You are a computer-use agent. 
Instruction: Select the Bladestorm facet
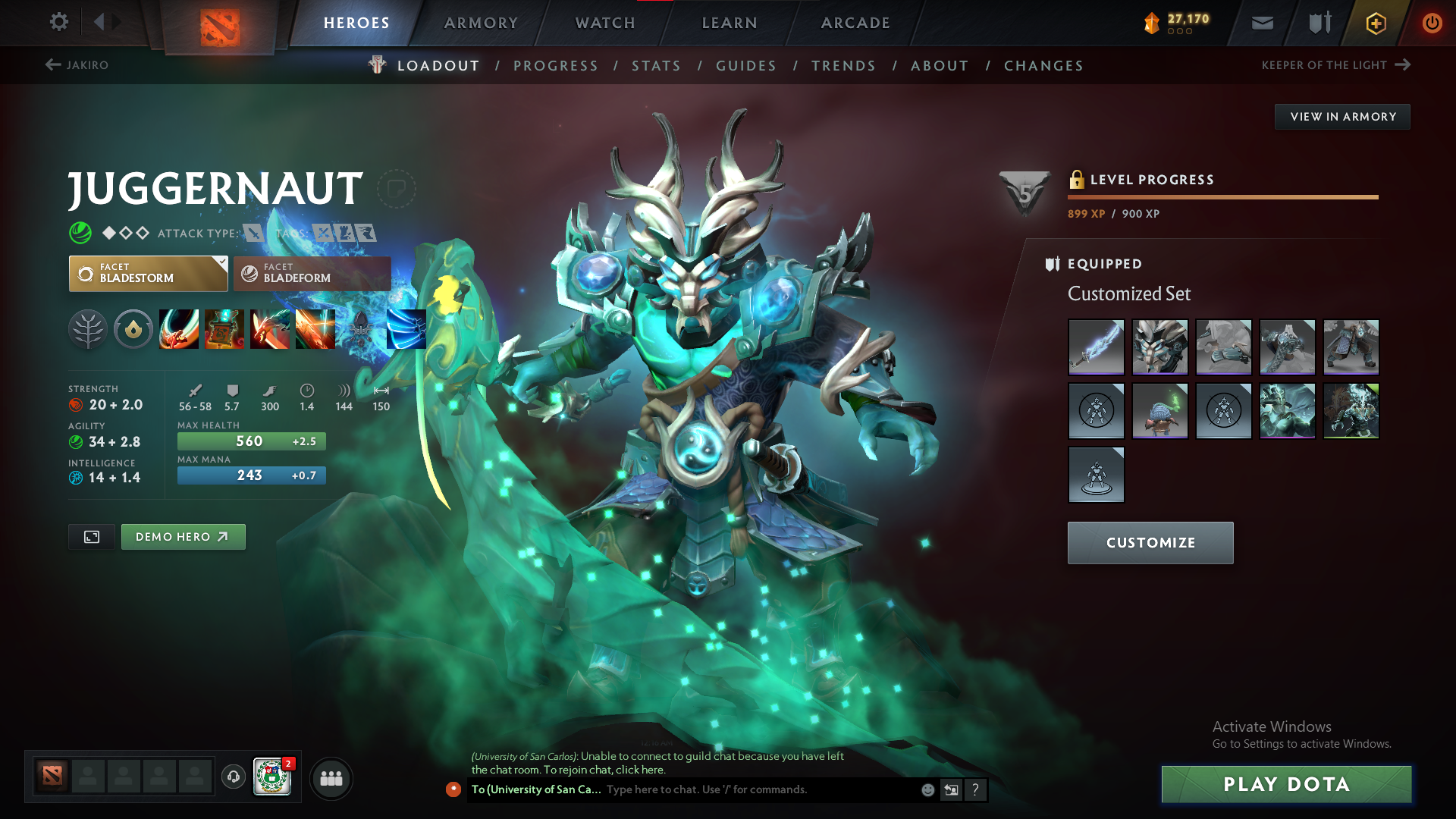148,273
